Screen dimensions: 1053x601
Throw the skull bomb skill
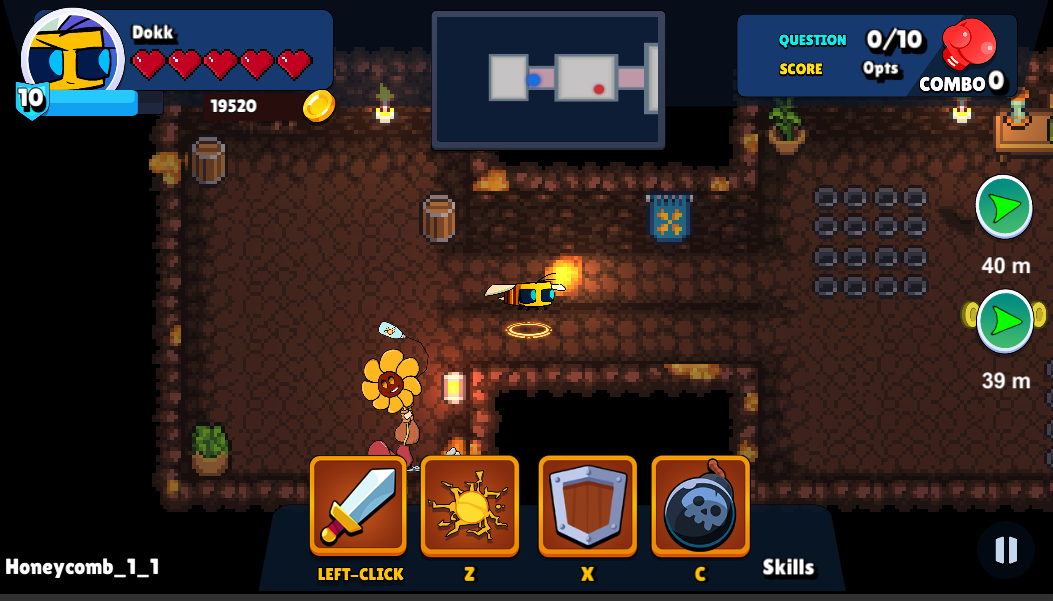(x=700, y=505)
